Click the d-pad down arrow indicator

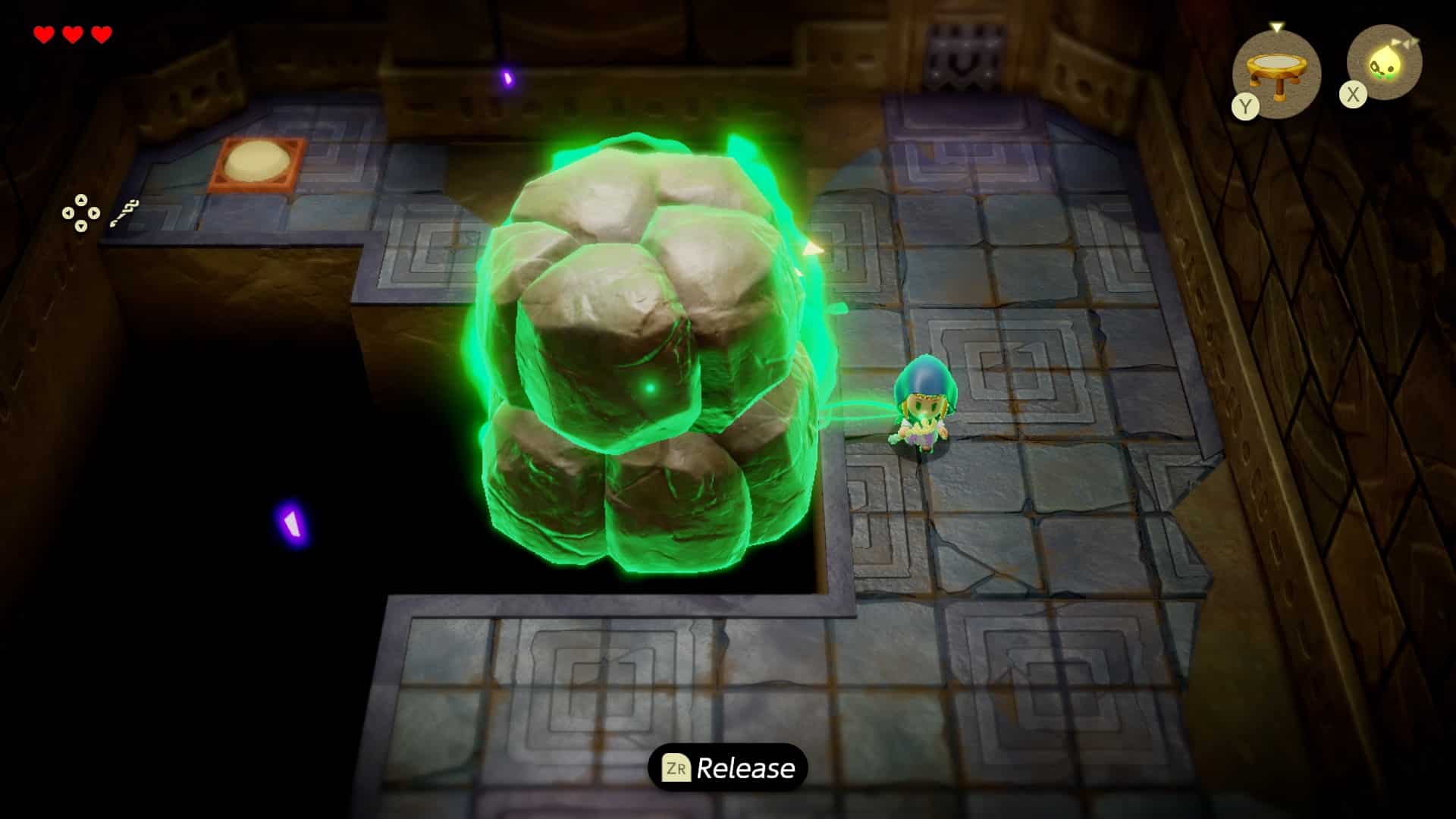pyautogui.click(x=81, y=227)
